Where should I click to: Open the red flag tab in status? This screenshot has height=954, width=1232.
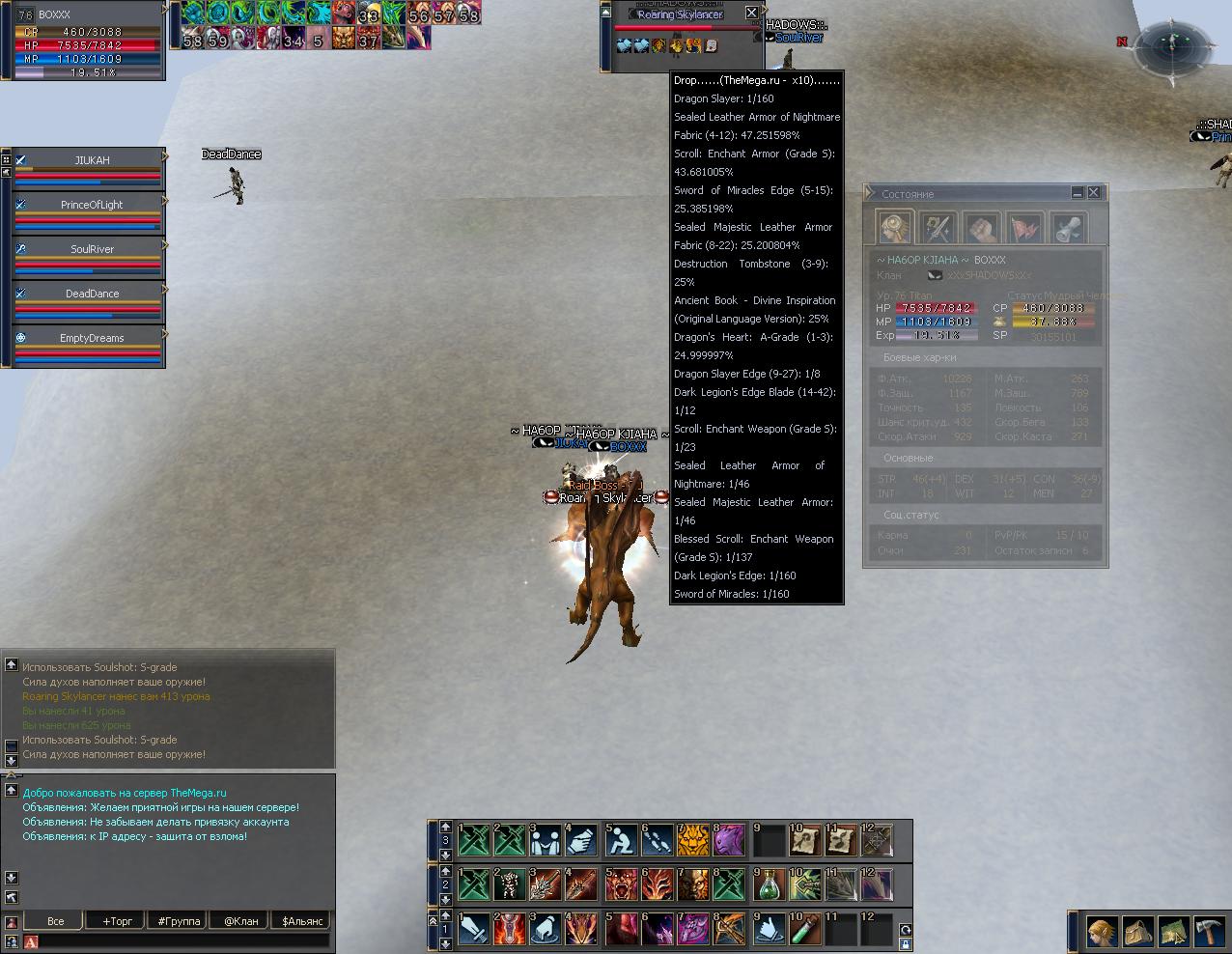click(x=1025, y=229)
